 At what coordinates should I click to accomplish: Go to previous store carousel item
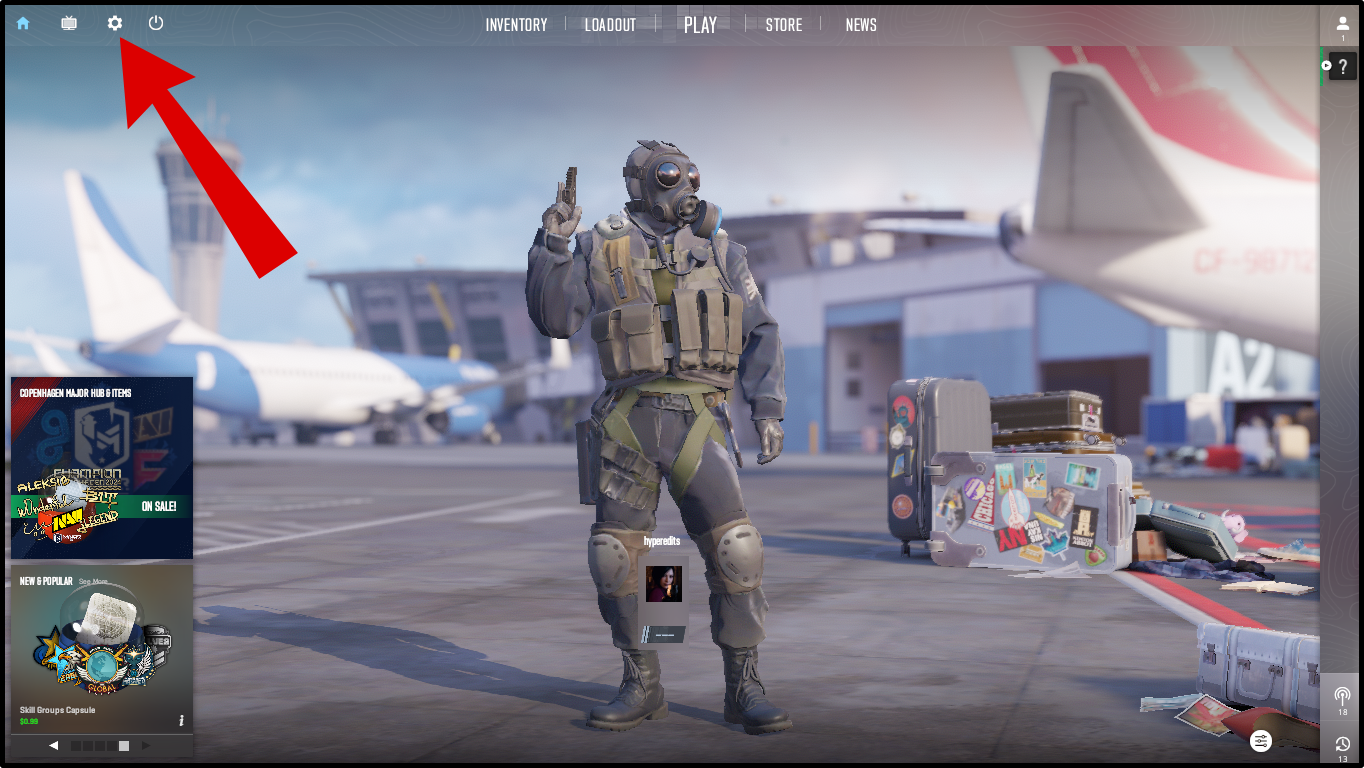(x=53, y=745)
